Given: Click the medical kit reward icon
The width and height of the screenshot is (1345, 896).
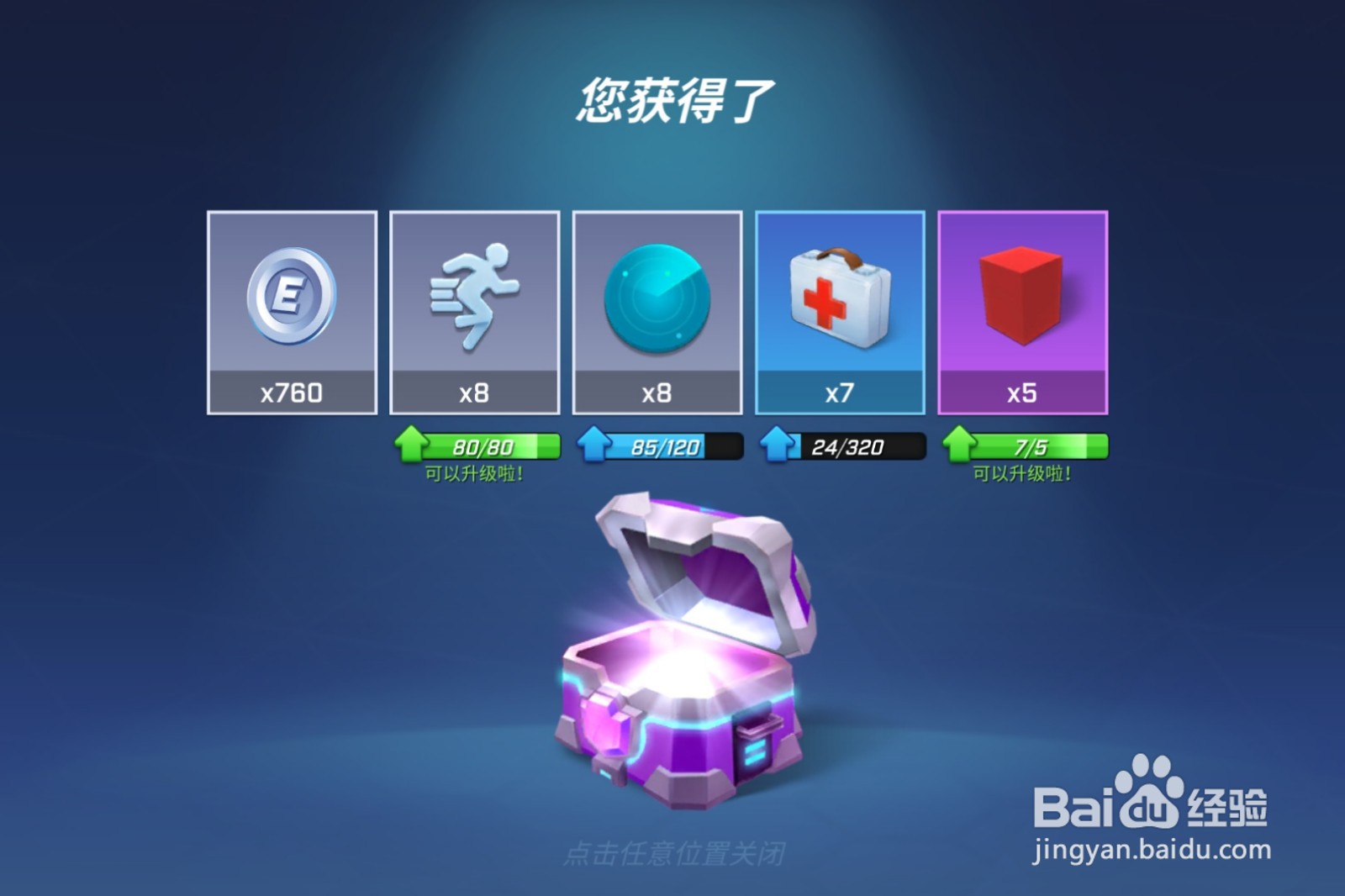Looking at the screenshot, I should coord(841,298).
